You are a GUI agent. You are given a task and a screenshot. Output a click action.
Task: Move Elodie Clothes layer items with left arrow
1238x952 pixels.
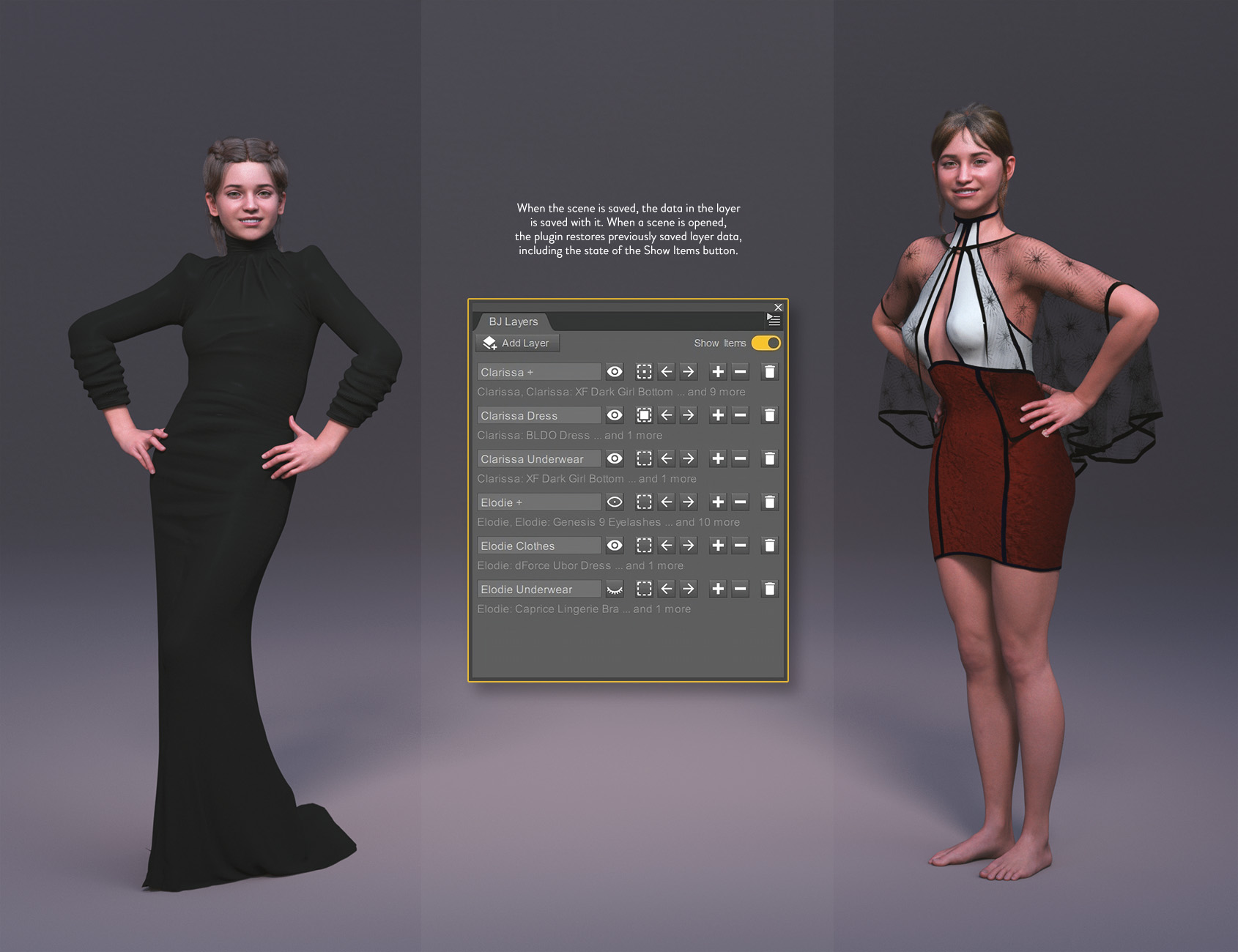point(666,546)
